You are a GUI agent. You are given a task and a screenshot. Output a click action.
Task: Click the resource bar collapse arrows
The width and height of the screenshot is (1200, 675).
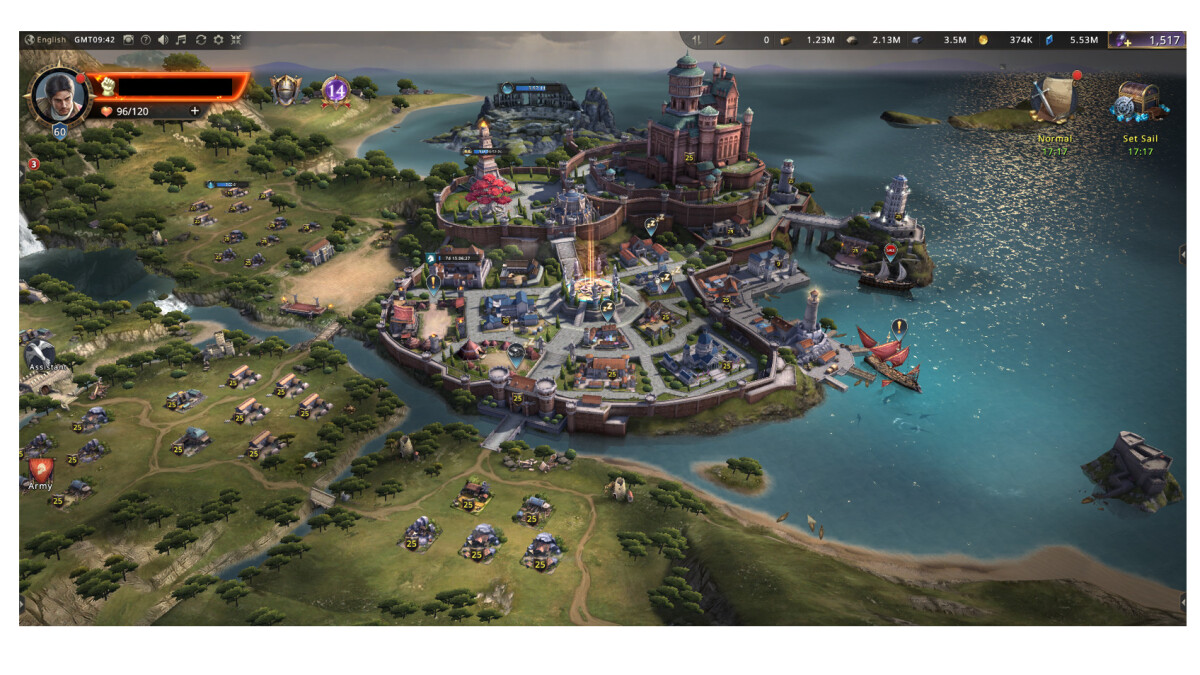tap(697, 40)
